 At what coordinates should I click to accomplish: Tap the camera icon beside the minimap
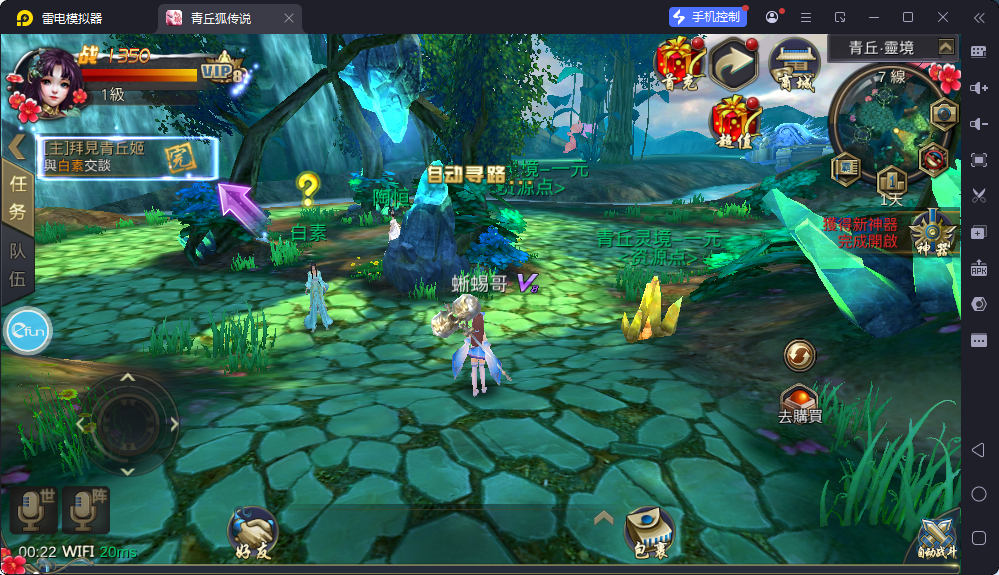click(x=943, y=113)
